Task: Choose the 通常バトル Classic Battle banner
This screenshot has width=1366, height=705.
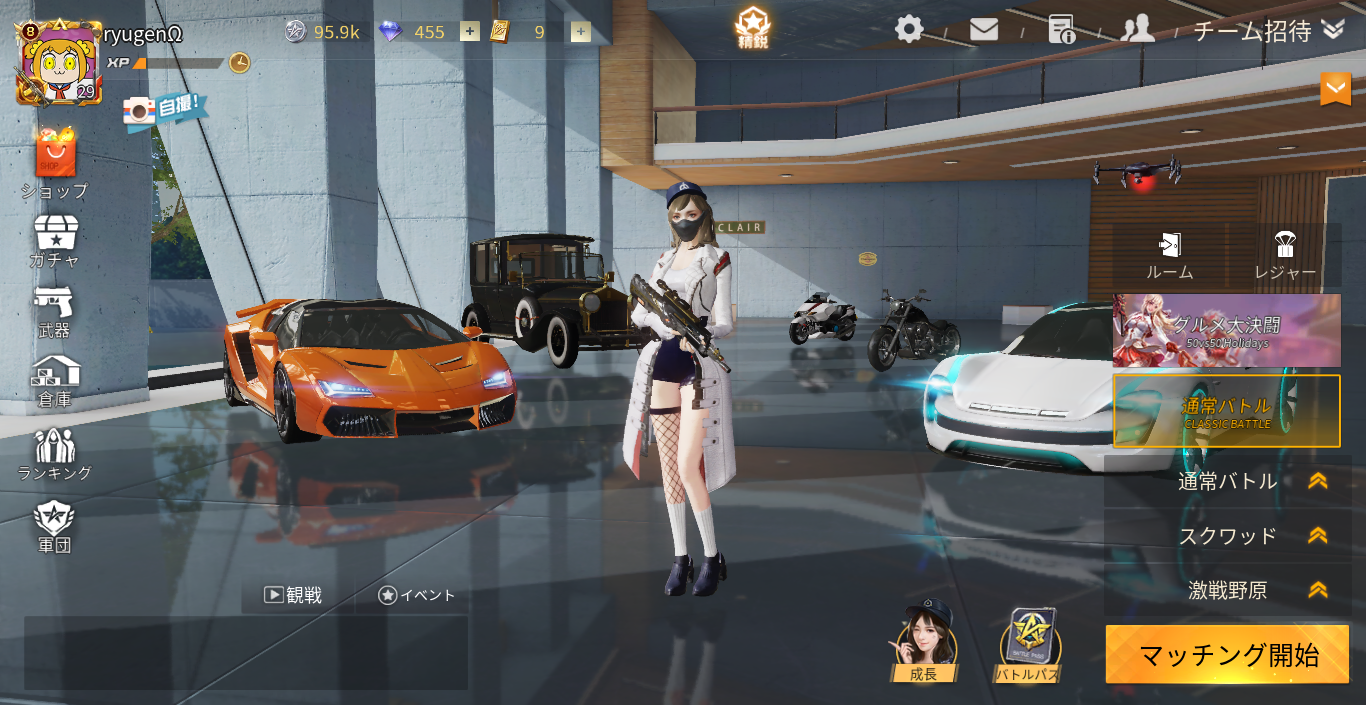Action: pyautogui.click(x=1227, y=411)
